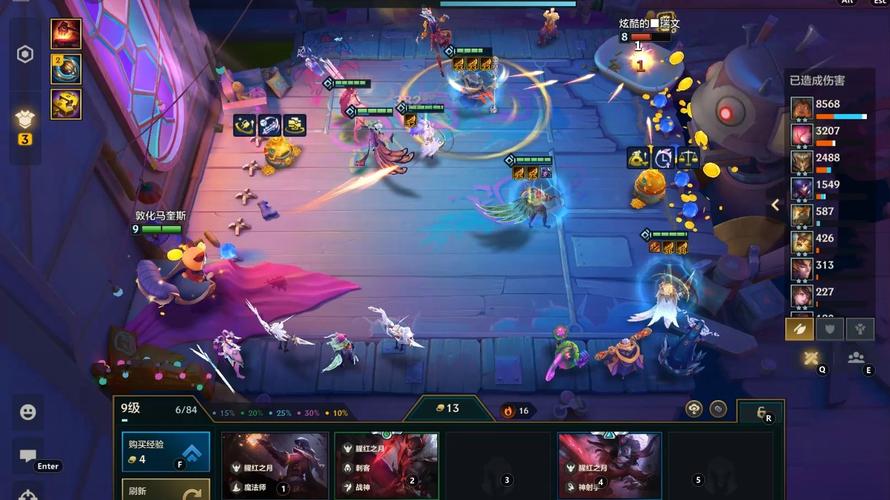Switch to the damage dealt tab
This screenshot has height=500, width=890.
pos(799,329)
